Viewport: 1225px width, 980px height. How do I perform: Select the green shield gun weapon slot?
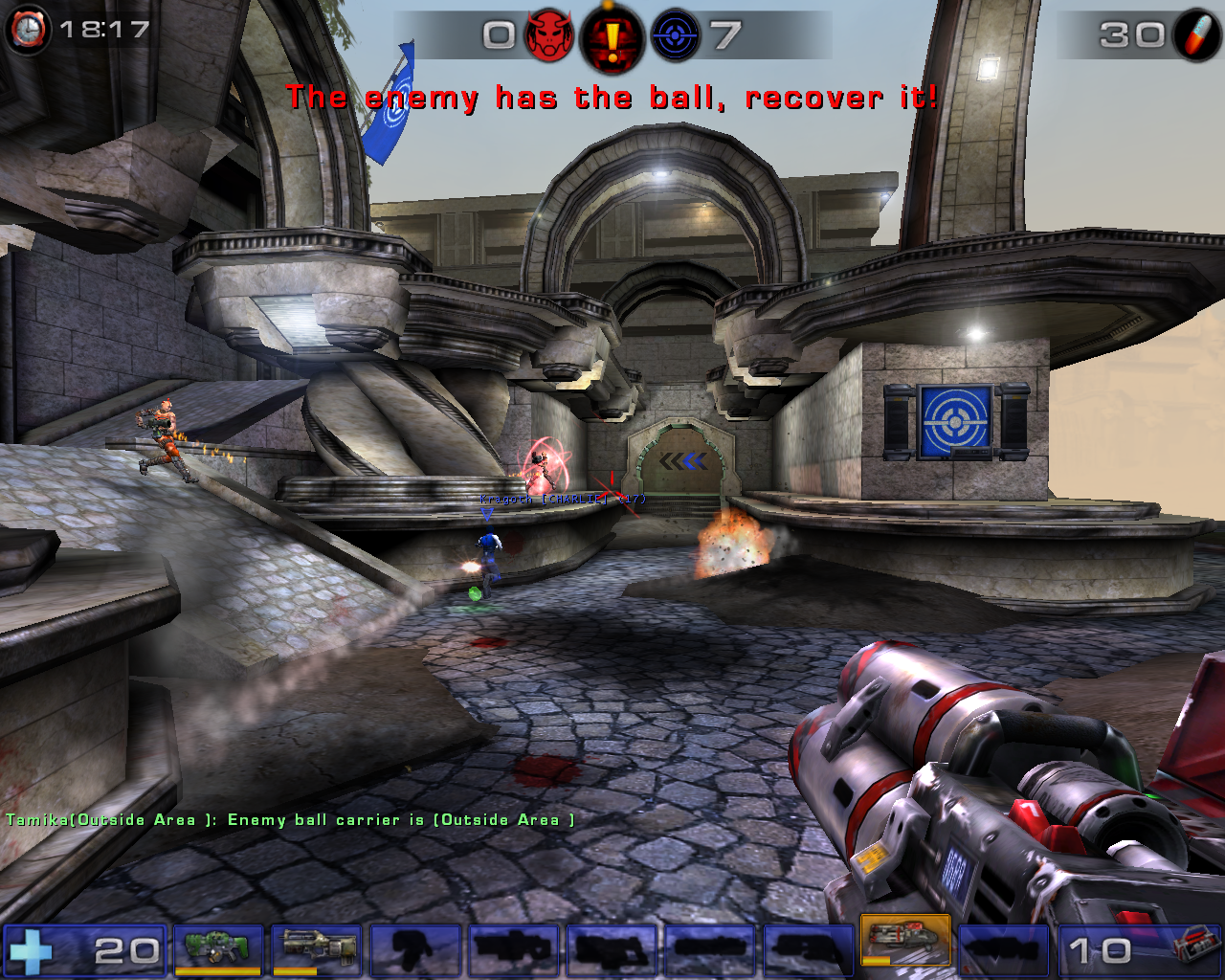(219, 949)
